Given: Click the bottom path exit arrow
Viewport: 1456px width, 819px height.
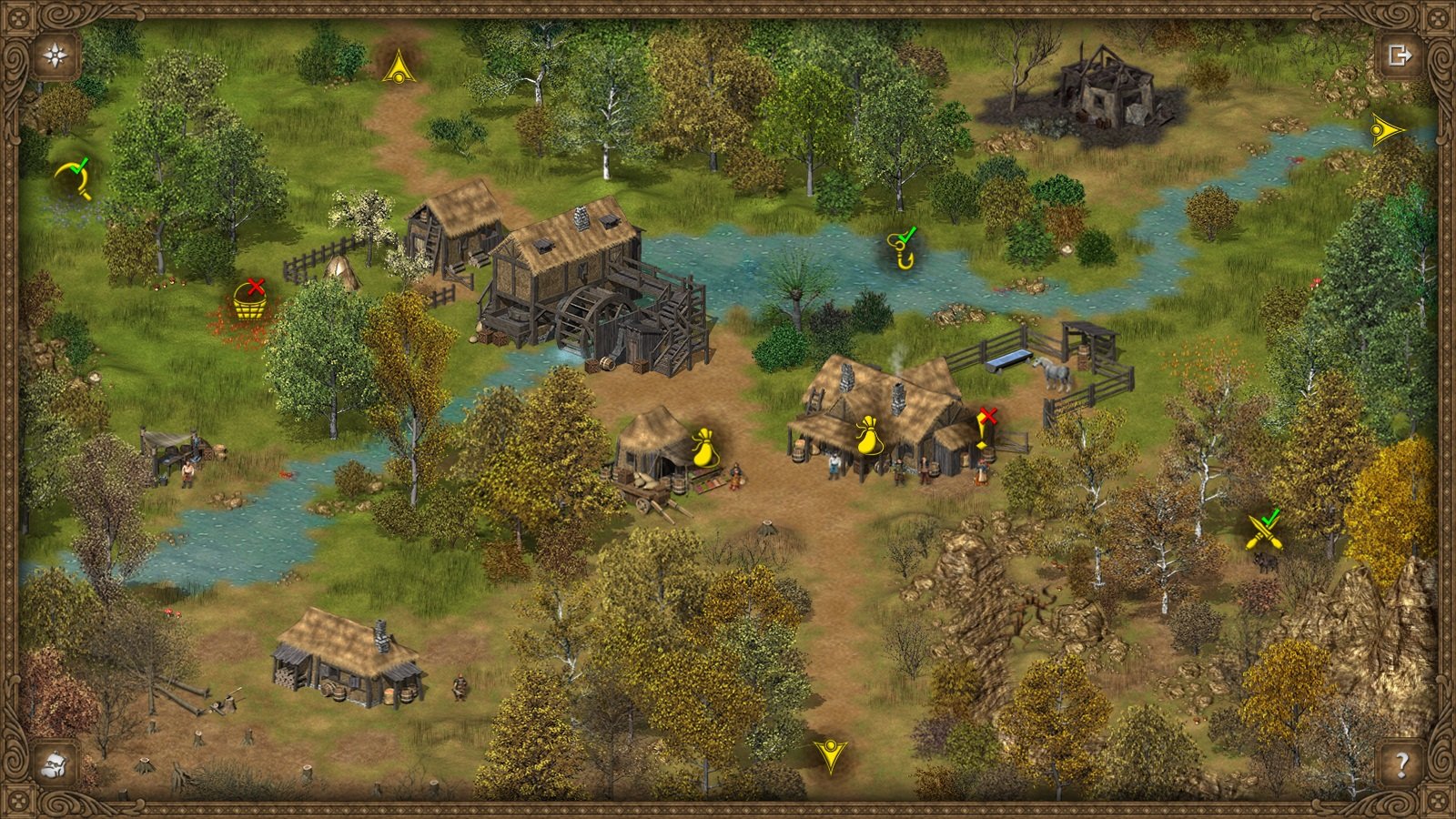Looking at the screenshot, I should 831,758.
